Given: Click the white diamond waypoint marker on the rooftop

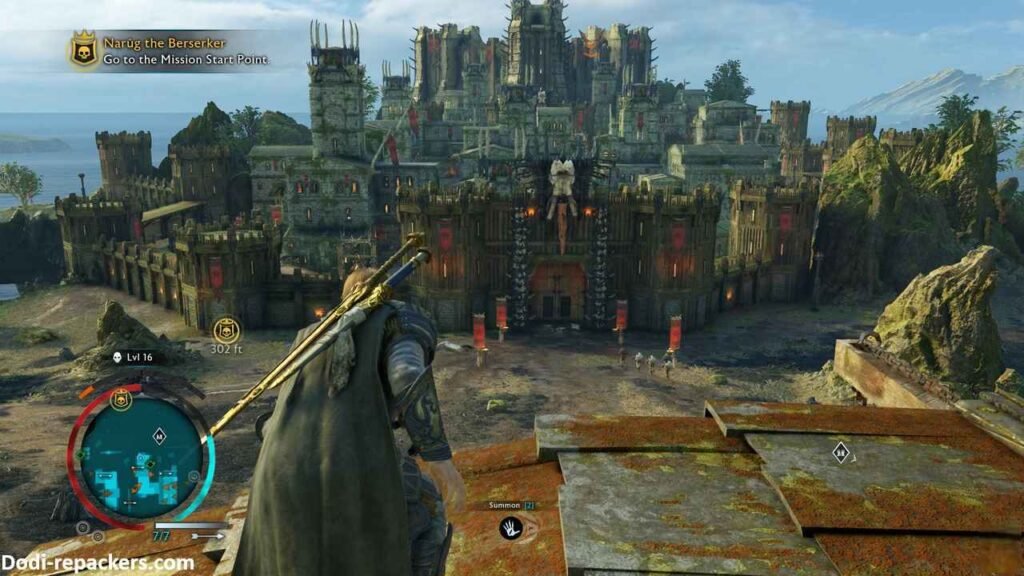Looking at the screenshot, I should [x=841, y=452].
